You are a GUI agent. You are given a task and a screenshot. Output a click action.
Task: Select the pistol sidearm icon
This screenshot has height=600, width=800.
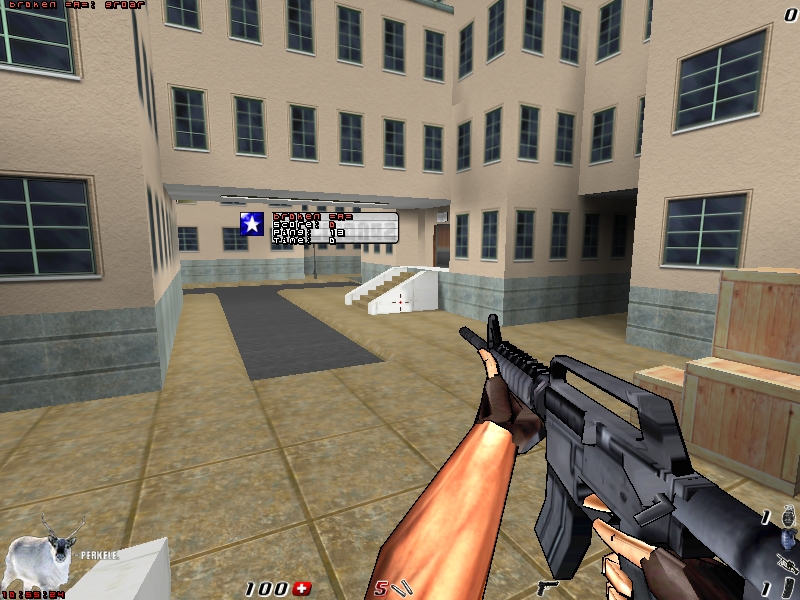tap(548, 587)
